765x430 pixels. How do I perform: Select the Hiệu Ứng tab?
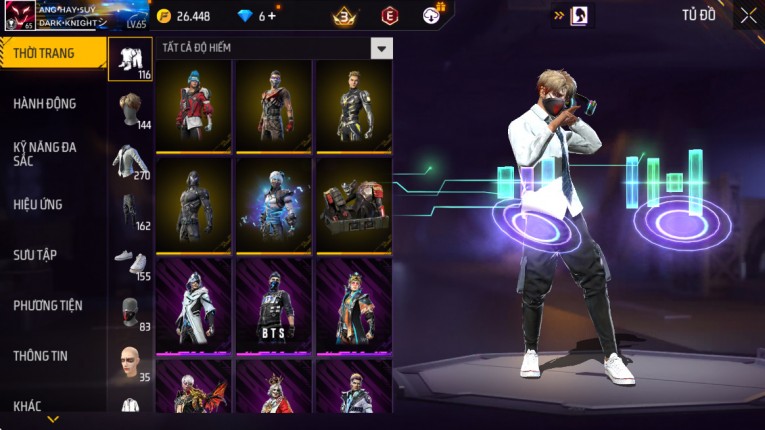point(38,204)
